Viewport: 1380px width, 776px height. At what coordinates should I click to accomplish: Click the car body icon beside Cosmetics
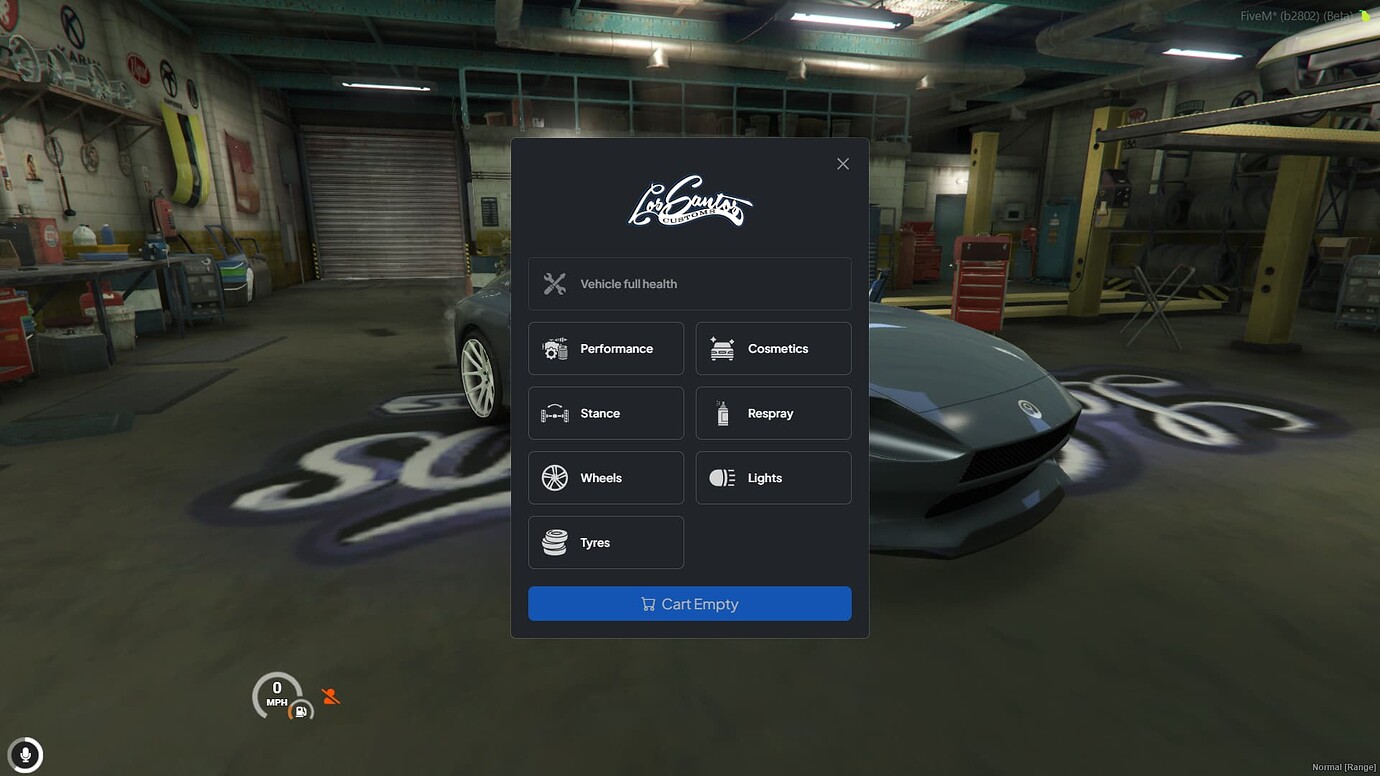pyautogui.click(x=722, y=348)
